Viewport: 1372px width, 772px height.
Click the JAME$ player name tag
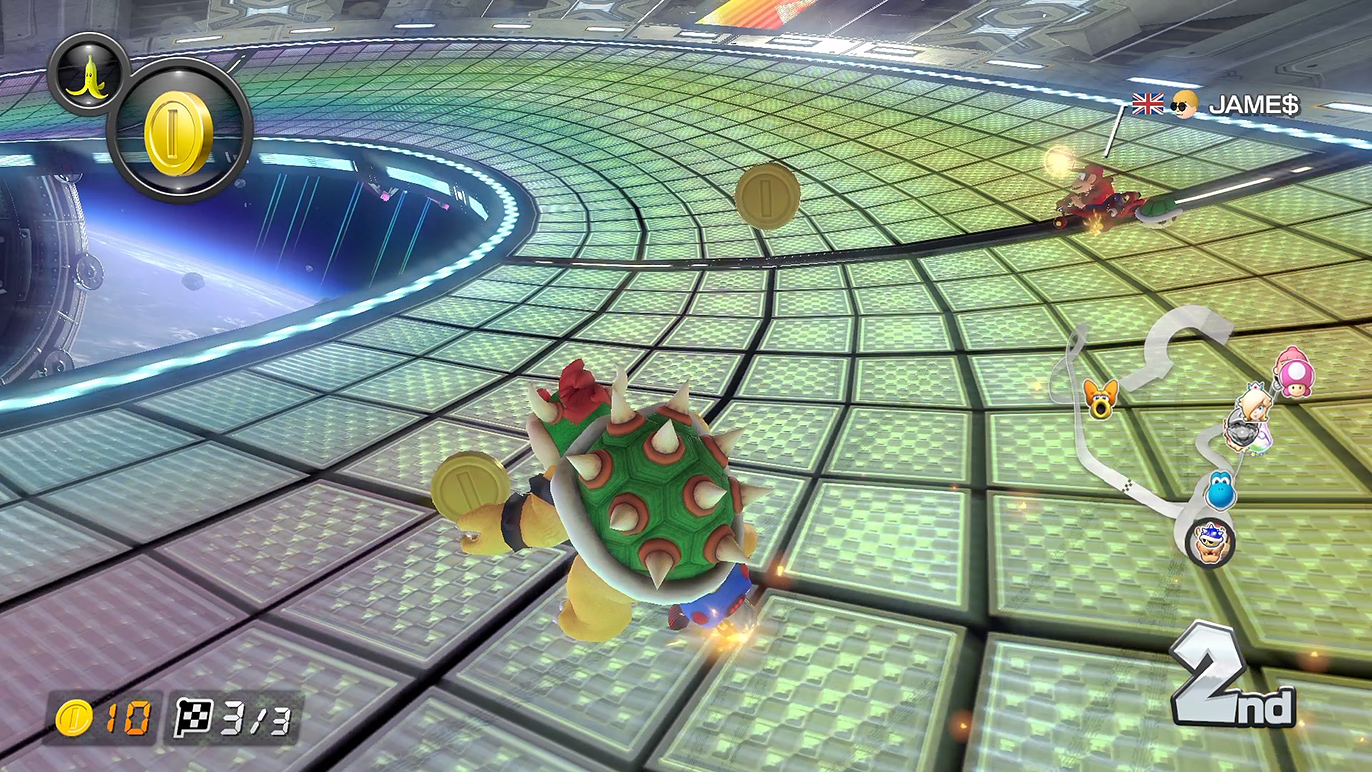click(1253, 104)
